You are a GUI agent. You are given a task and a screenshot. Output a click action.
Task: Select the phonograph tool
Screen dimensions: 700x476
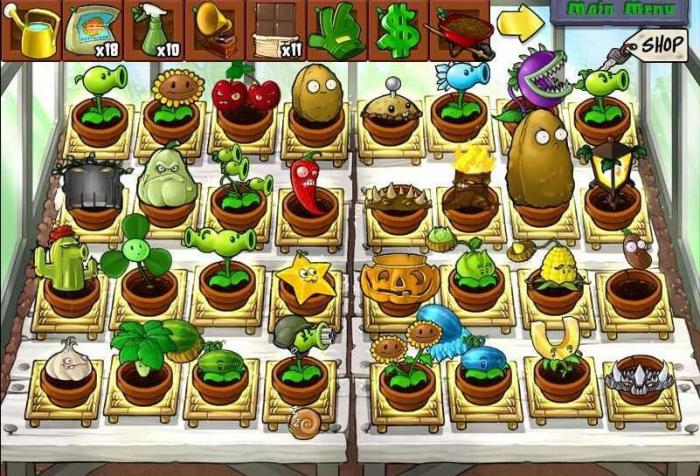tap(214, 30)
